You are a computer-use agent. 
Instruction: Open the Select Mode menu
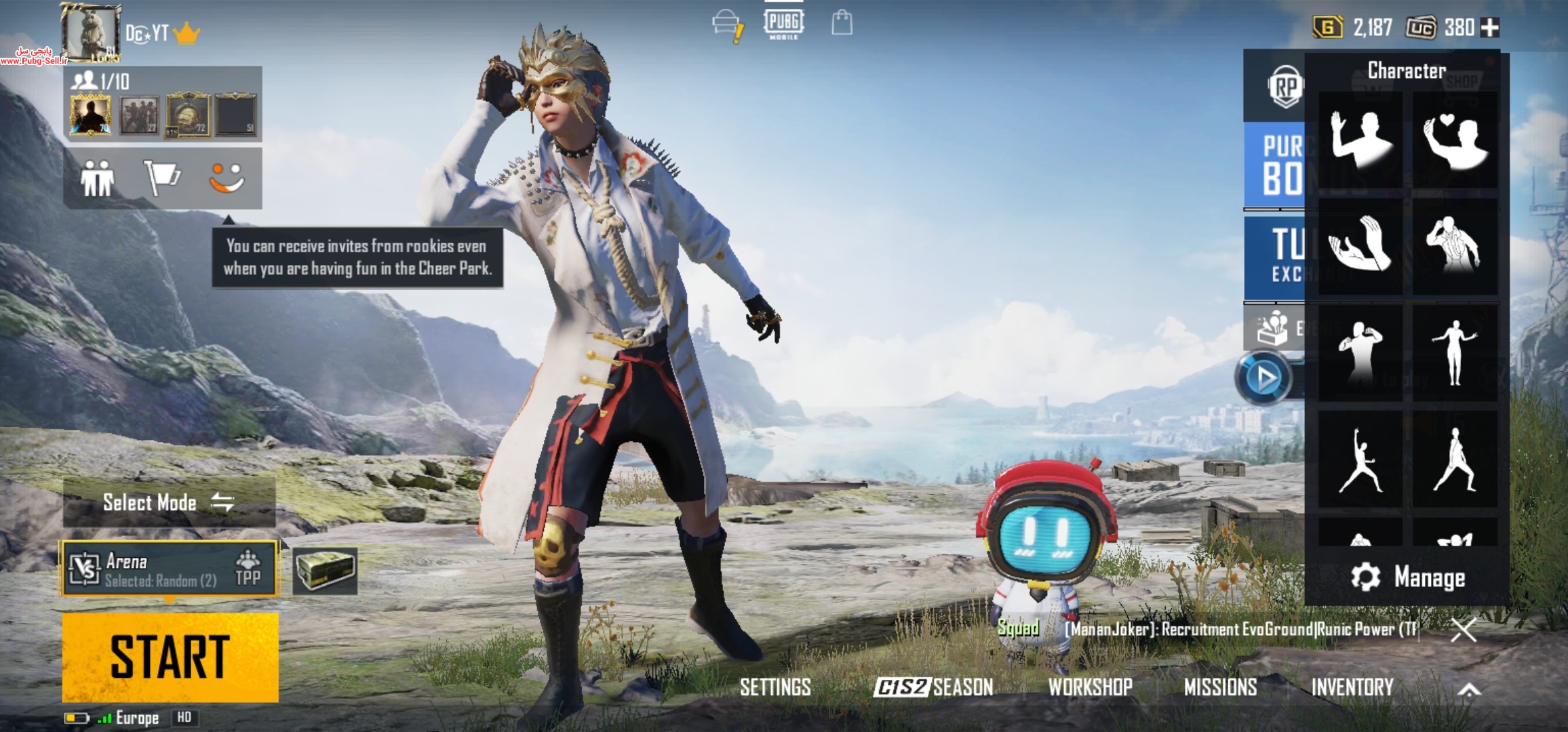coord(169,502)
